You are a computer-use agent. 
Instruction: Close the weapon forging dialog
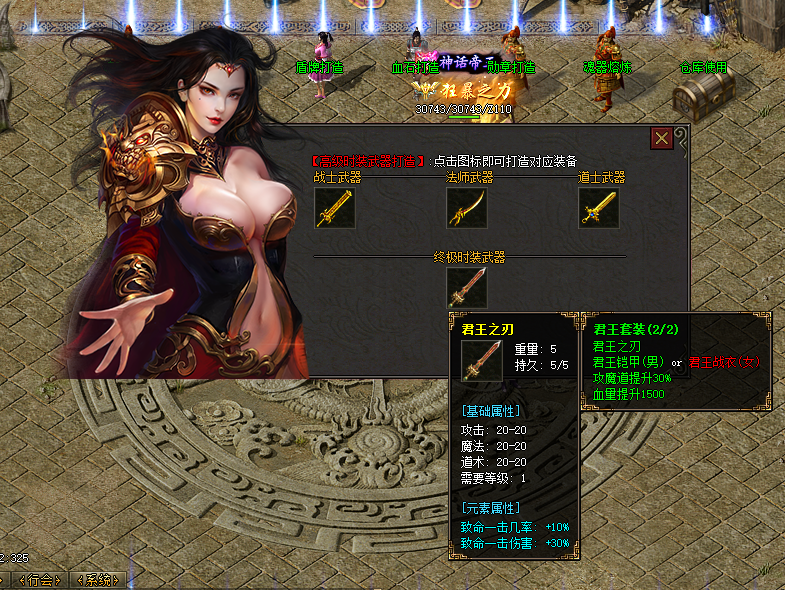point(661,138)
